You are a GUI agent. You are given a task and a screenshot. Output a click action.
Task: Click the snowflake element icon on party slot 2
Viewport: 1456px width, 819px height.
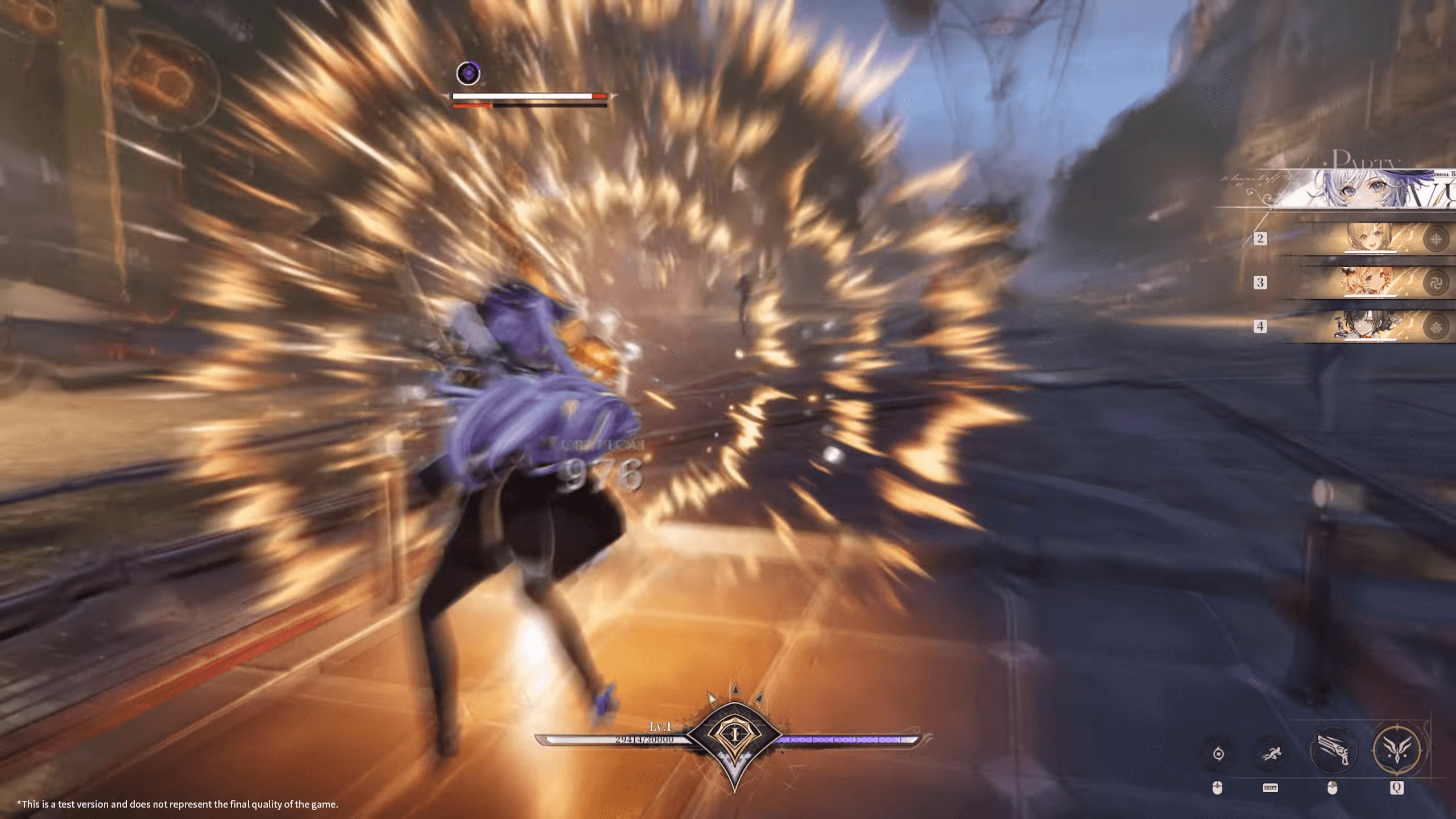(1436, 239)
